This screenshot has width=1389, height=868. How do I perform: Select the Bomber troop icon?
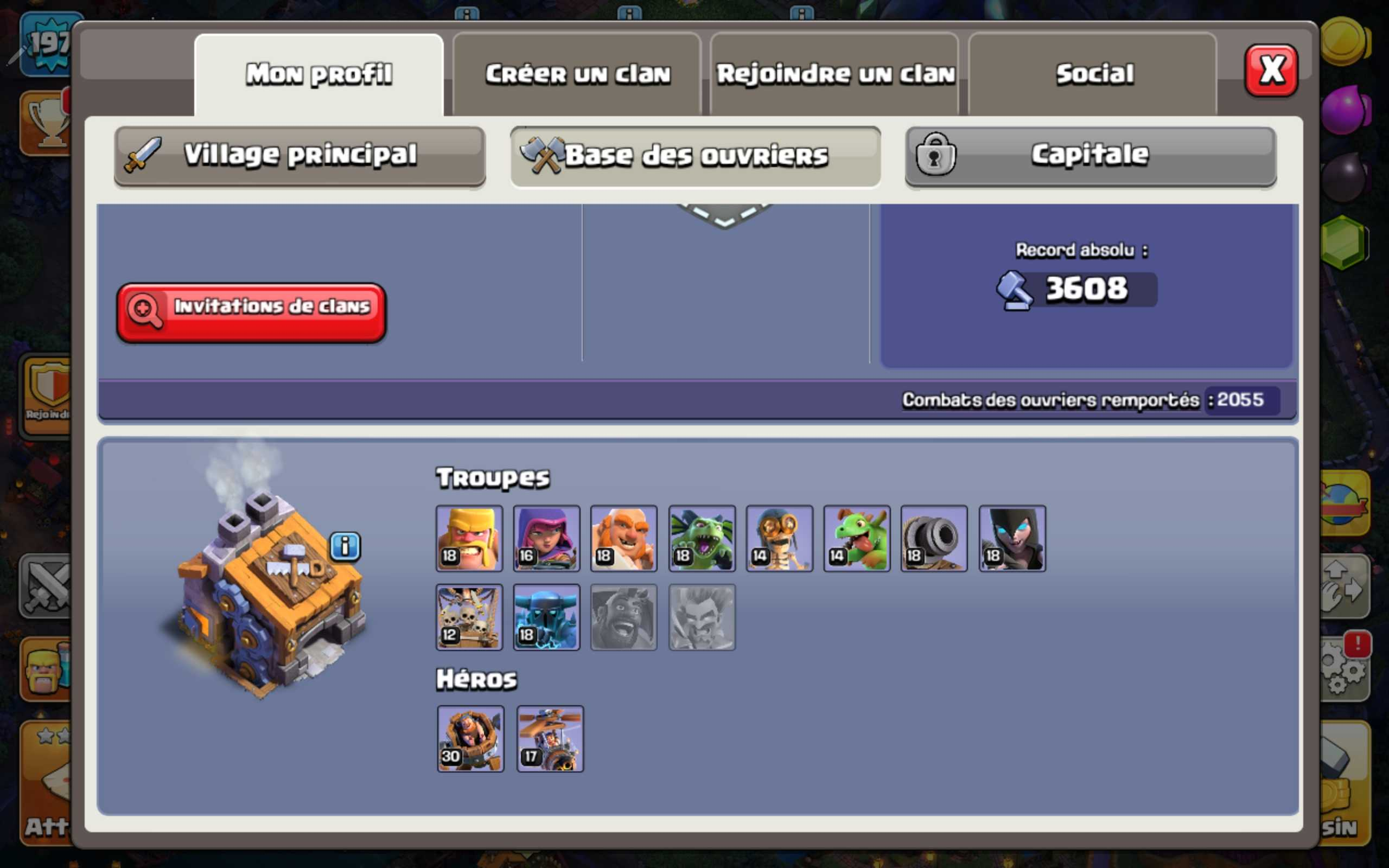(780, 539)
